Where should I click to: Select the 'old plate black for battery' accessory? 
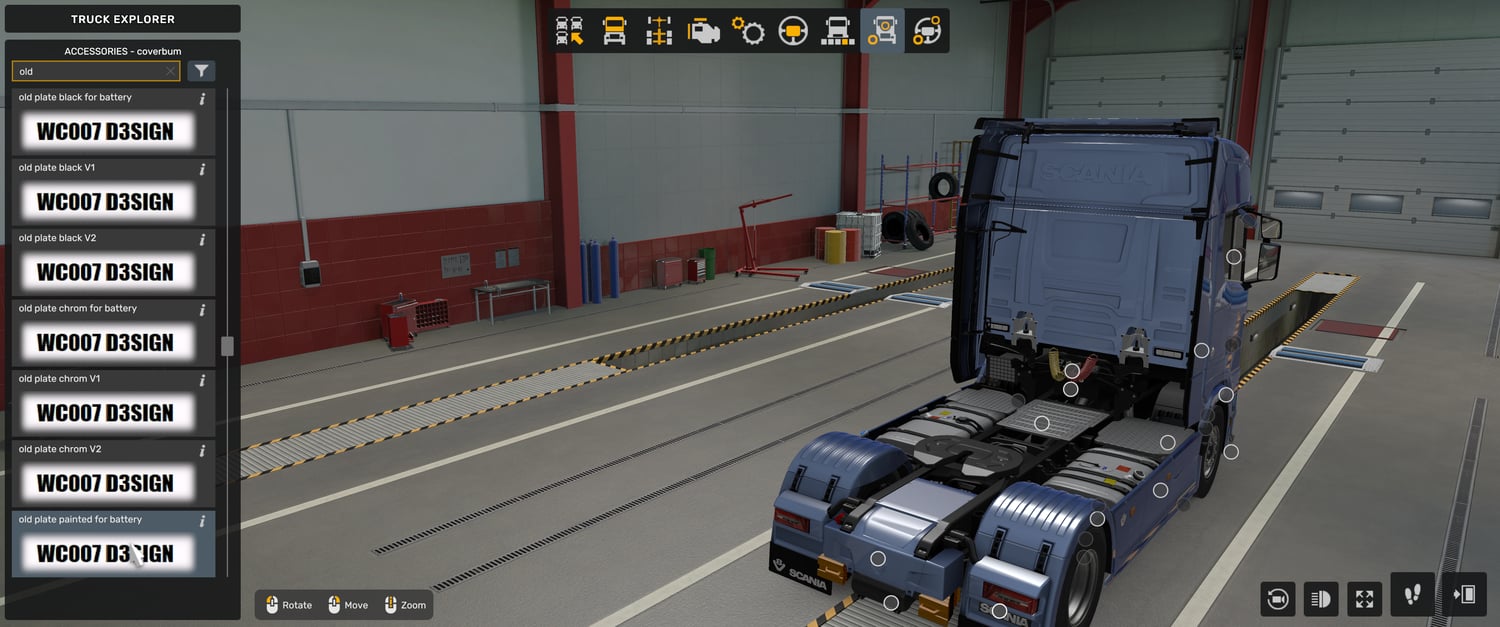coord(105,131)
